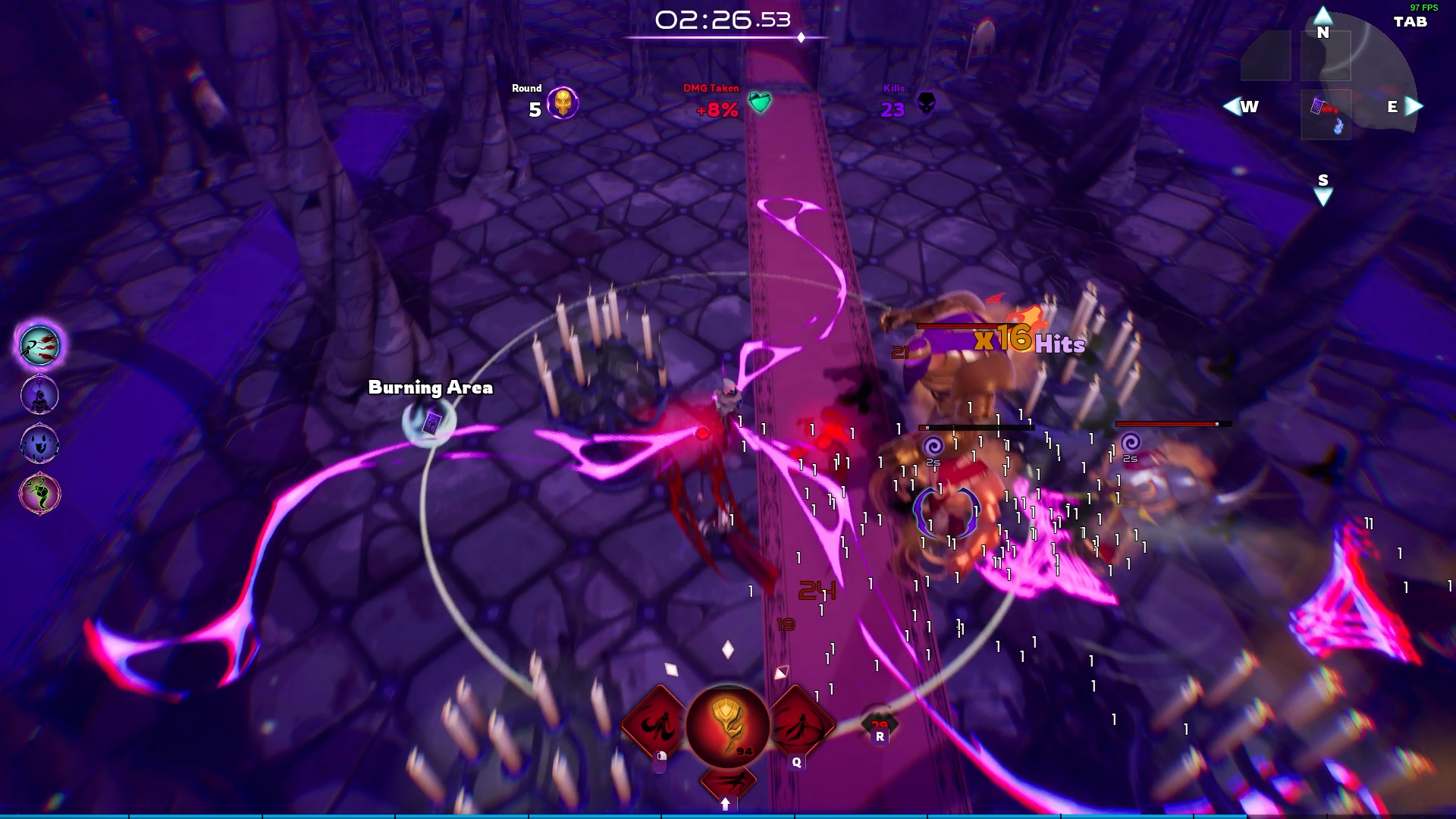
Task: Click the Round 5 skull coin icon
Action: pyautogui.click(x=564, y=102)
